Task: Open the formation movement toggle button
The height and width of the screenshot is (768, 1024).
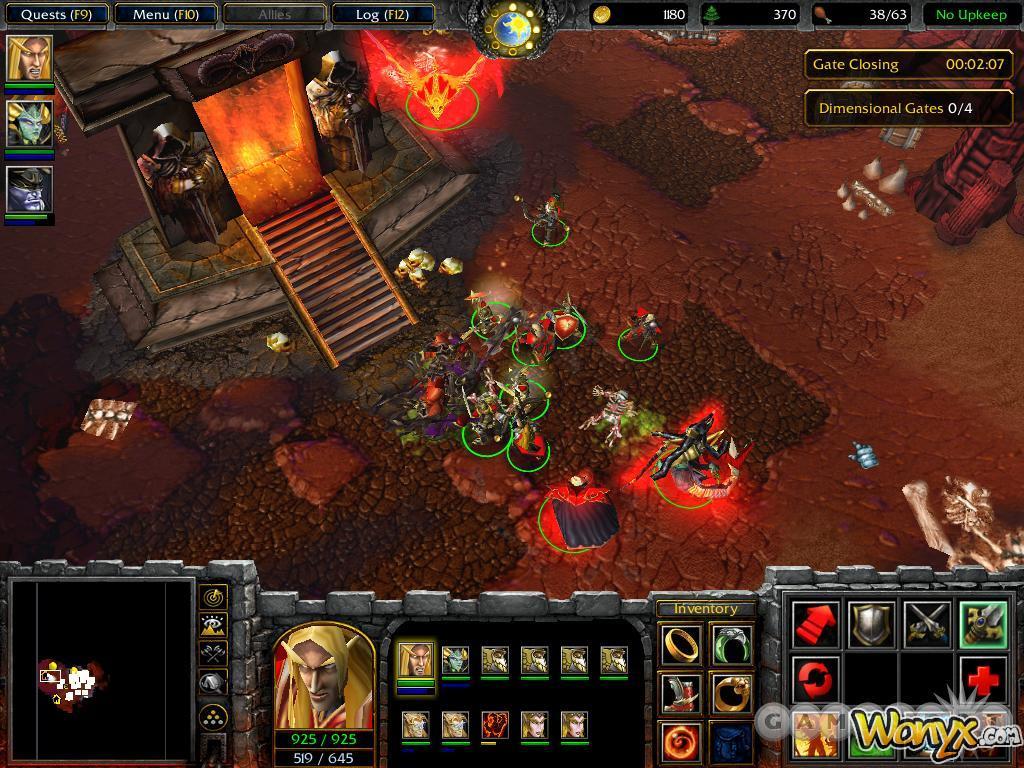Action: pos(213,716)
